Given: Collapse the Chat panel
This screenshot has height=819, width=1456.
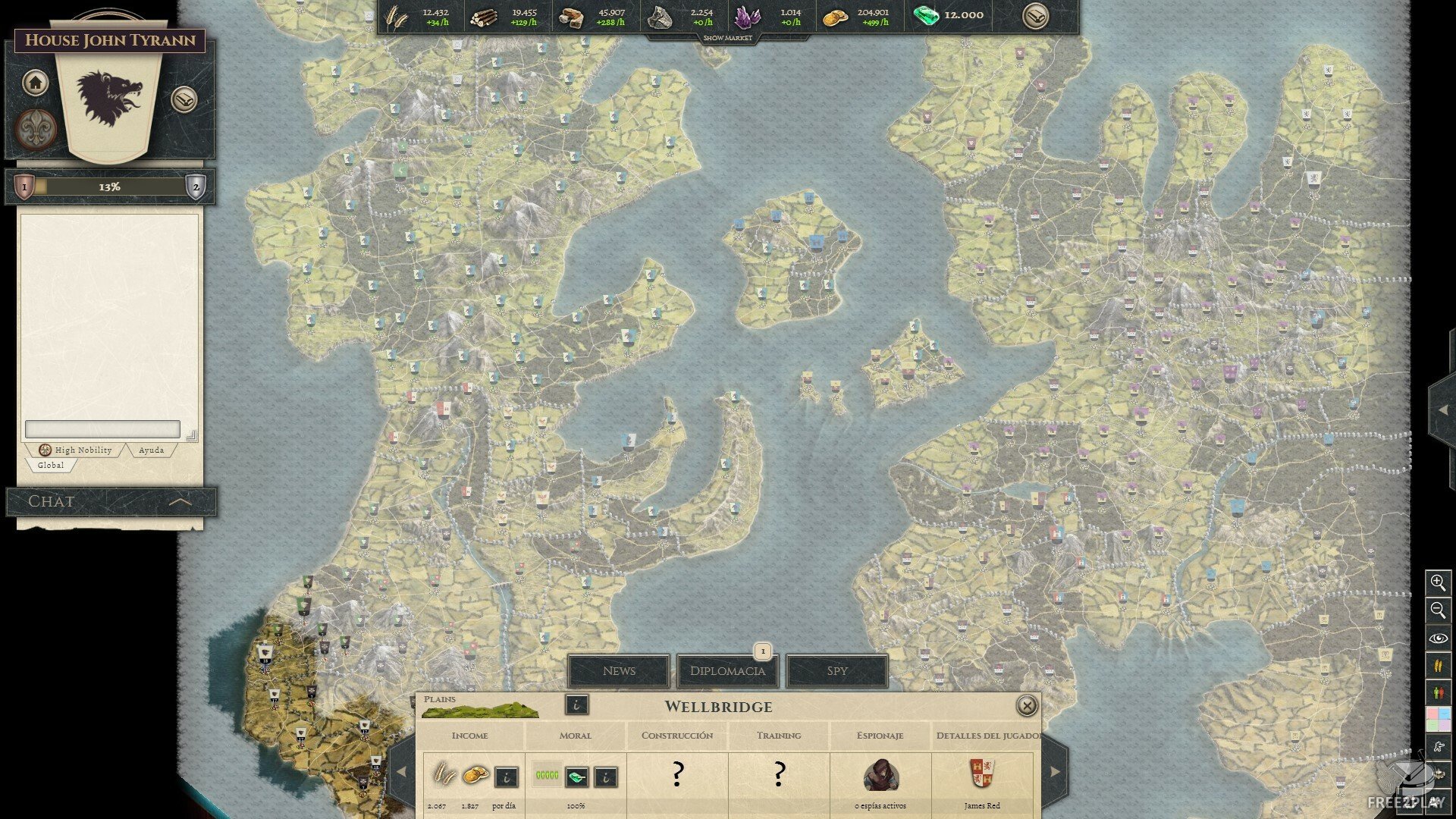Looking at the screenshot, I should point(180,501).
